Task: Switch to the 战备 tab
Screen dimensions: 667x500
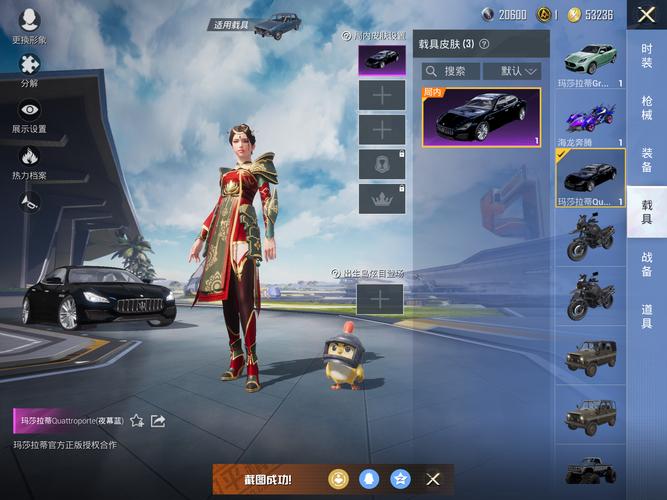Action: pyautogui.click(x=647, y=264)
